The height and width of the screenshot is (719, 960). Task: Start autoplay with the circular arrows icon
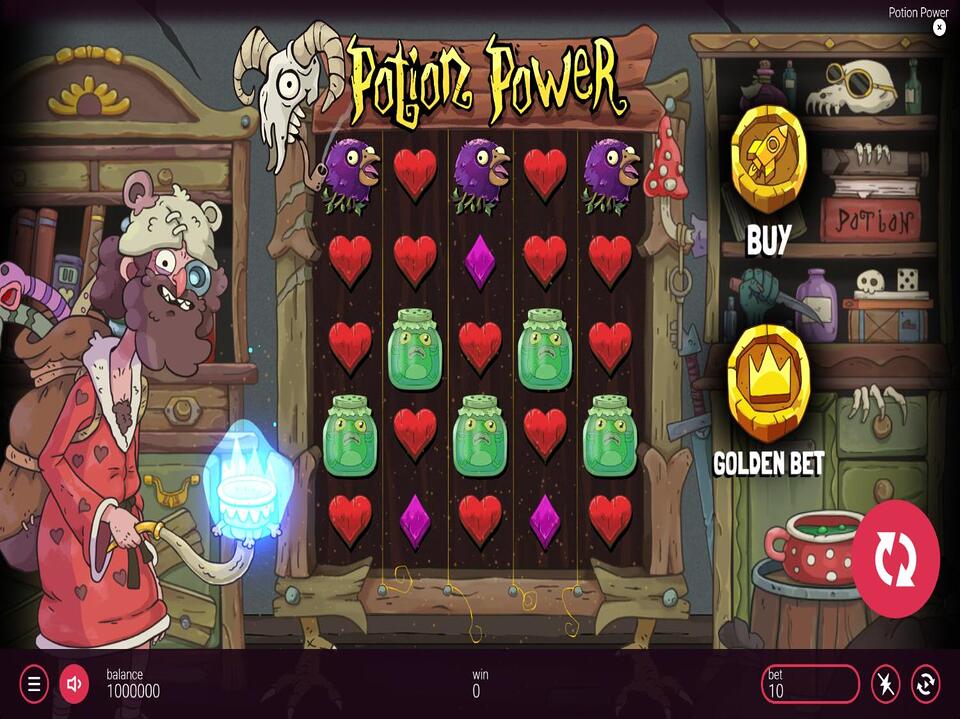coord(926,684)
